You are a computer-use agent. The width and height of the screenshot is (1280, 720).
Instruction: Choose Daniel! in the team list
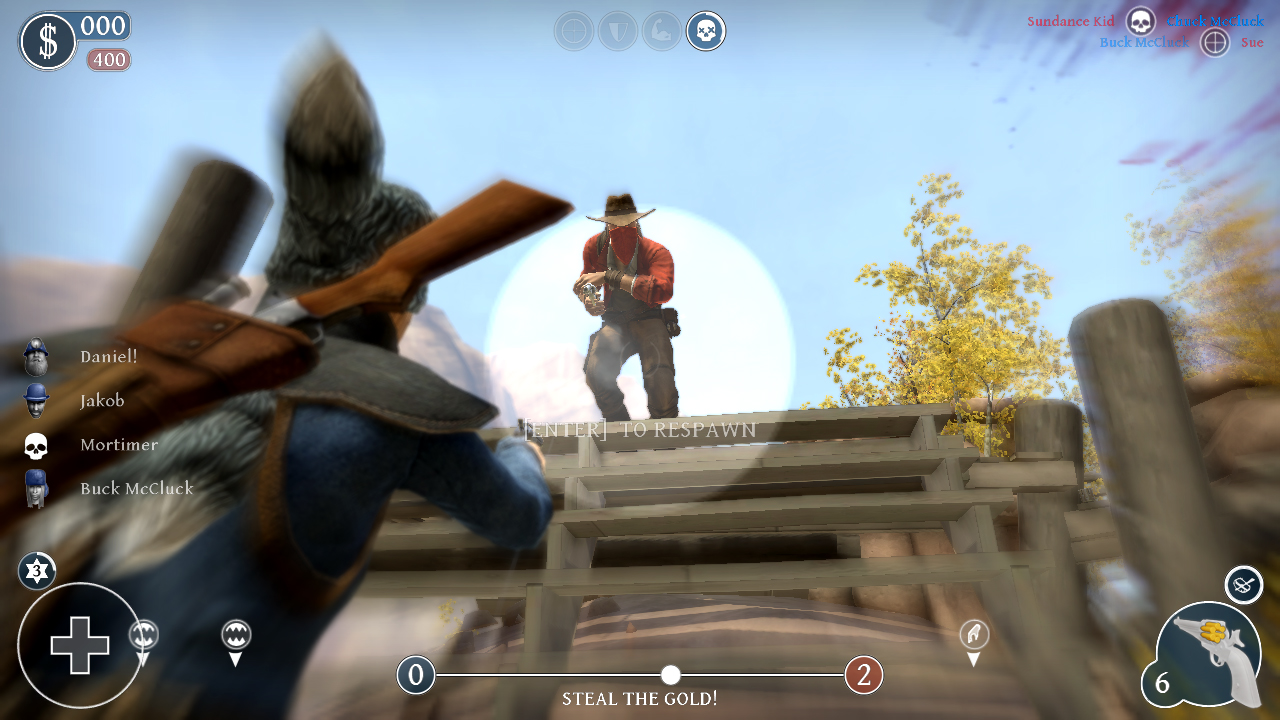click(108, 357)
